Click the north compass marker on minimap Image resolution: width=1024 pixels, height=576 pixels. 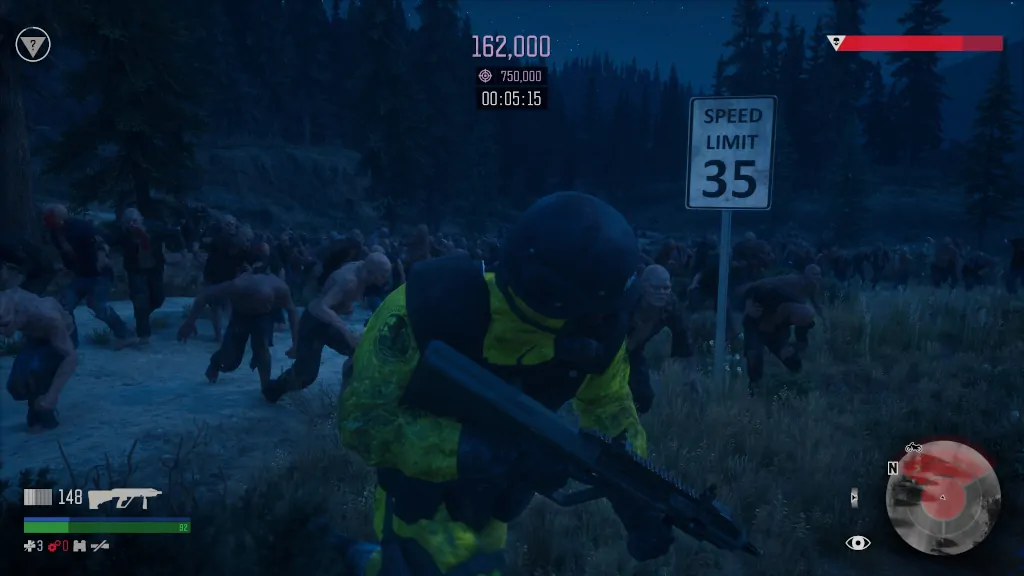click(x=892, y=468)
